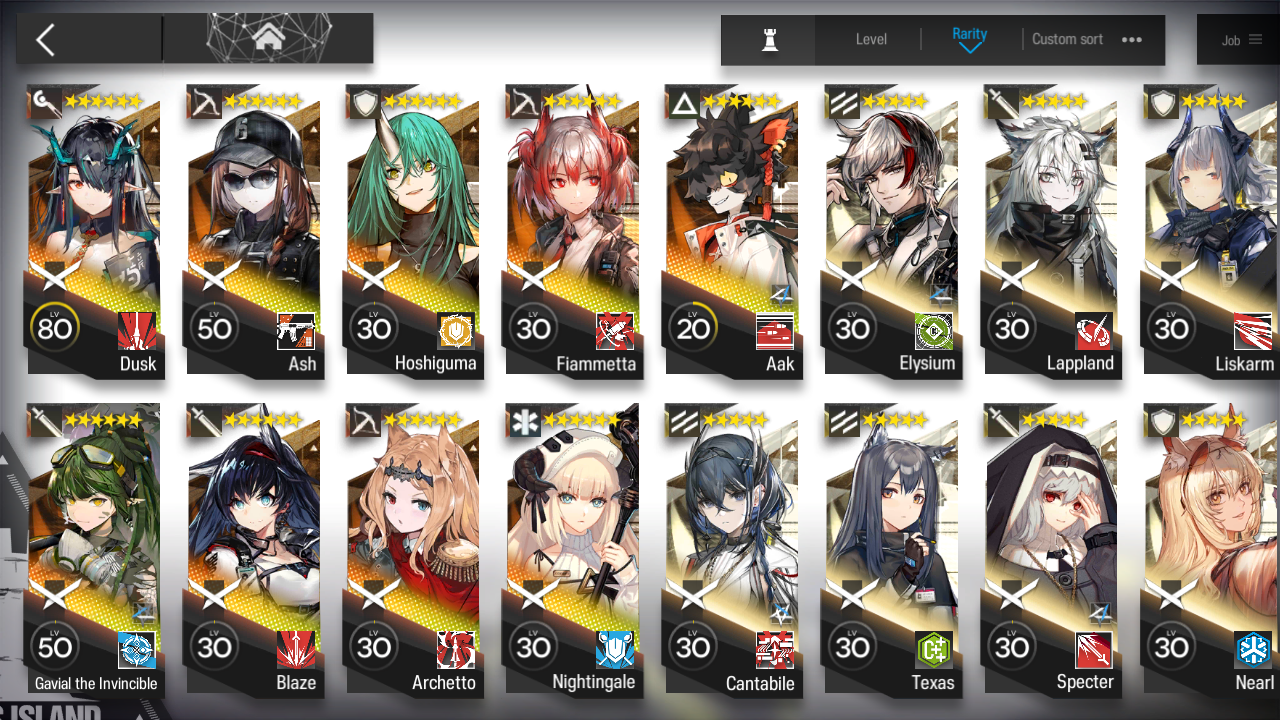This screenshot has width=1280, height=720.
Task: Open the ... extra sort options
Action: click(x=1131, y=39)
